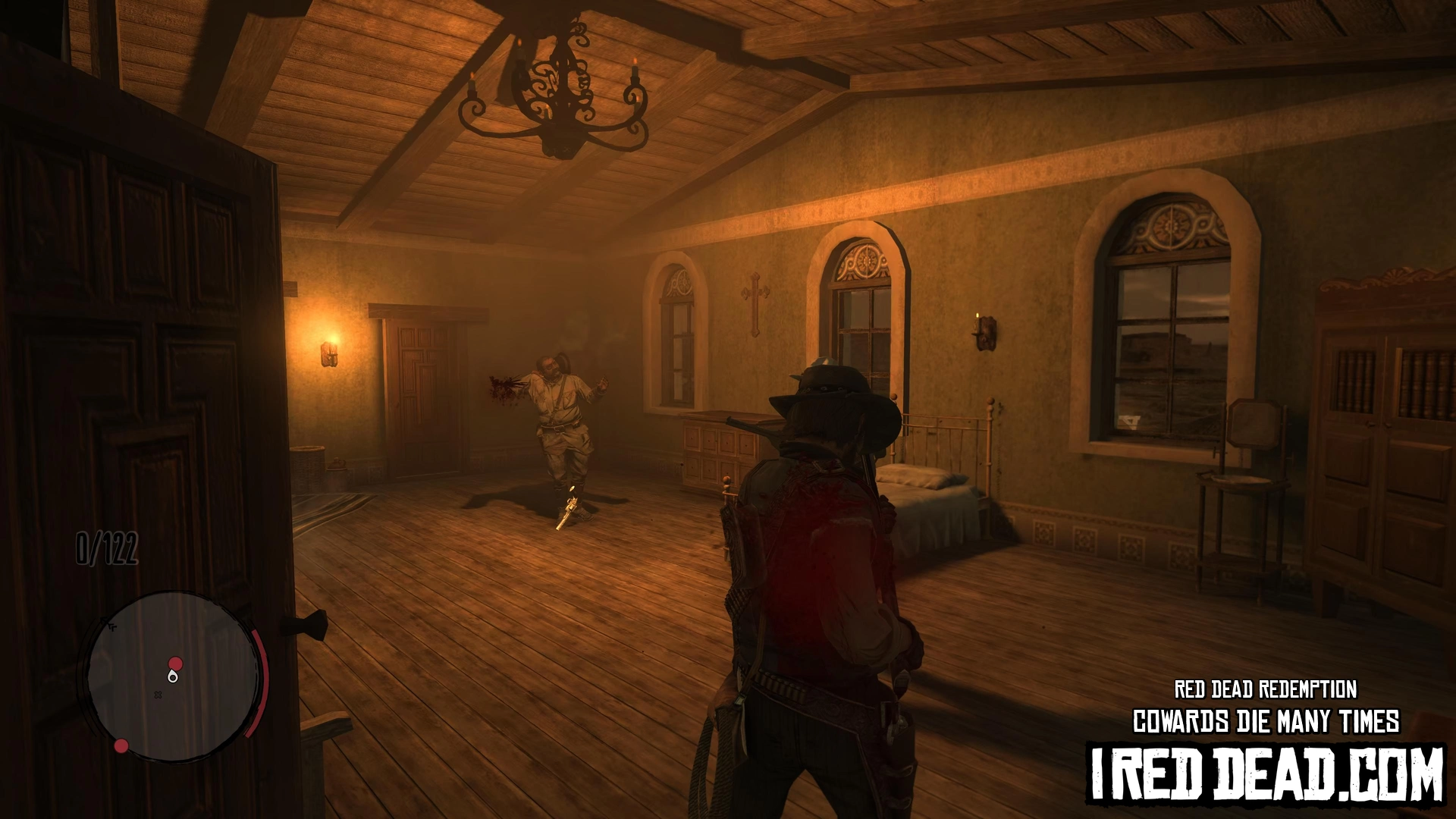Select the red blip on the minimap rim
Screen dimensions: 1456x819
[121, 746]
